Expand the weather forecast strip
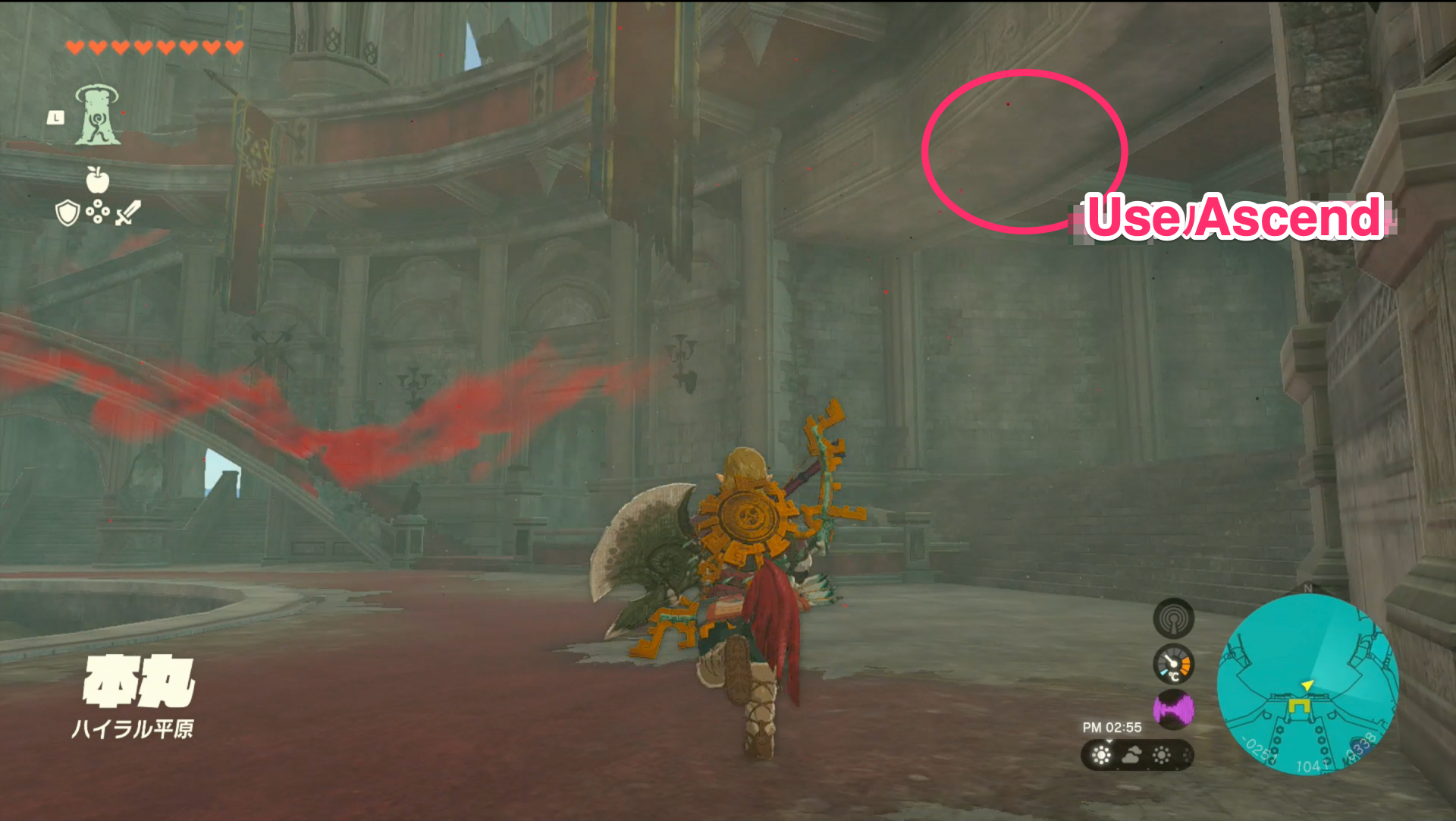The height and width of the screenshot is (821, 1456). coord(1137,756)
